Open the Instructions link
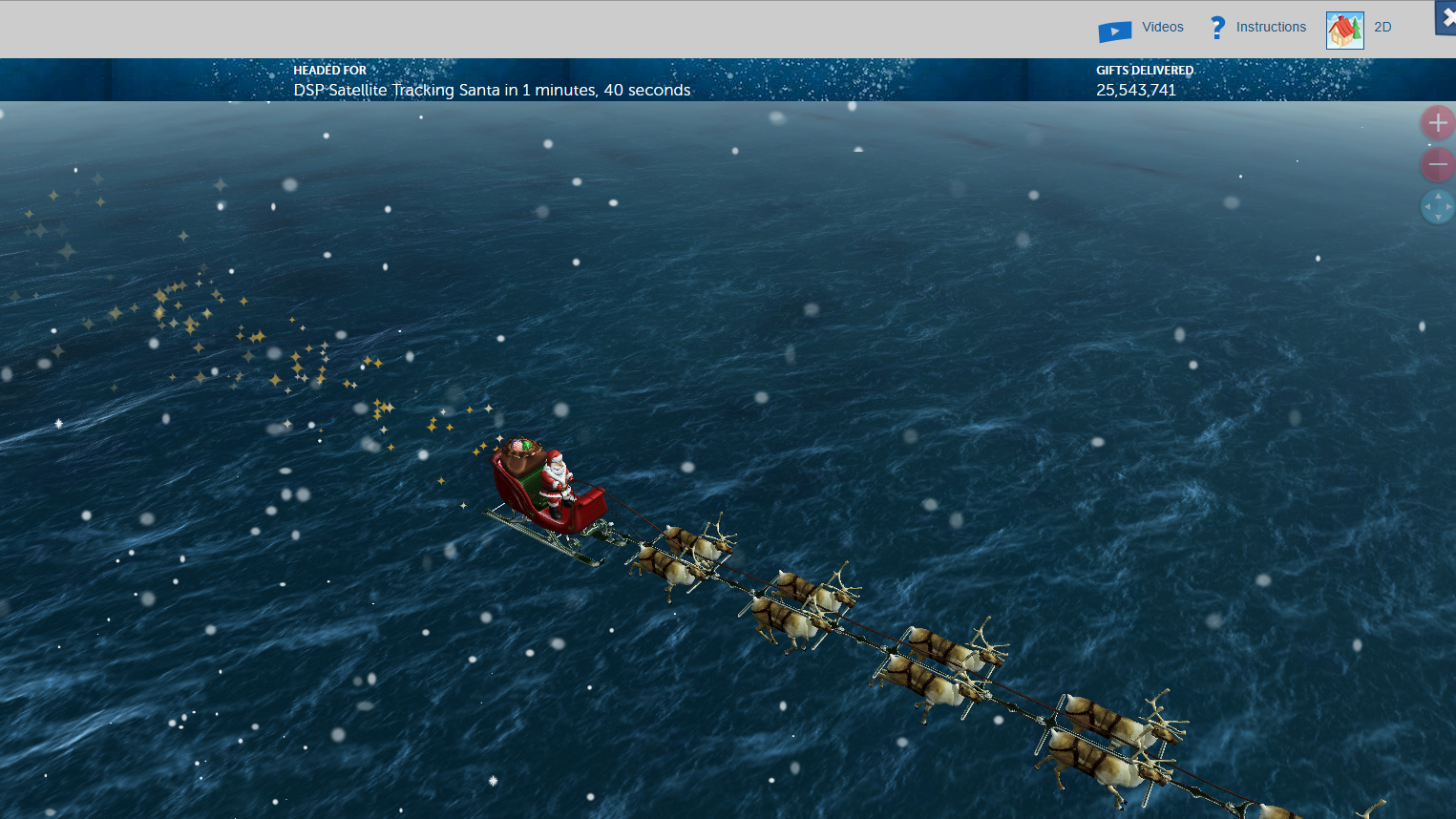This screenshot has width=1456, height=819. 1271,27
